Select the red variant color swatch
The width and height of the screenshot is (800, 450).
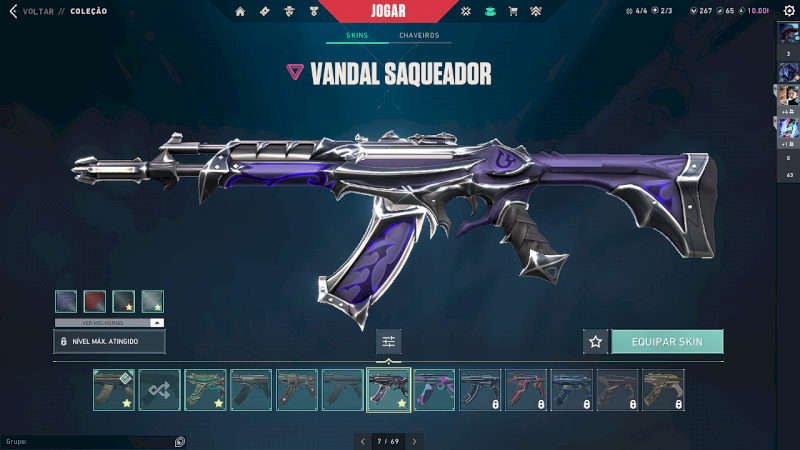[x=95, y=301]
